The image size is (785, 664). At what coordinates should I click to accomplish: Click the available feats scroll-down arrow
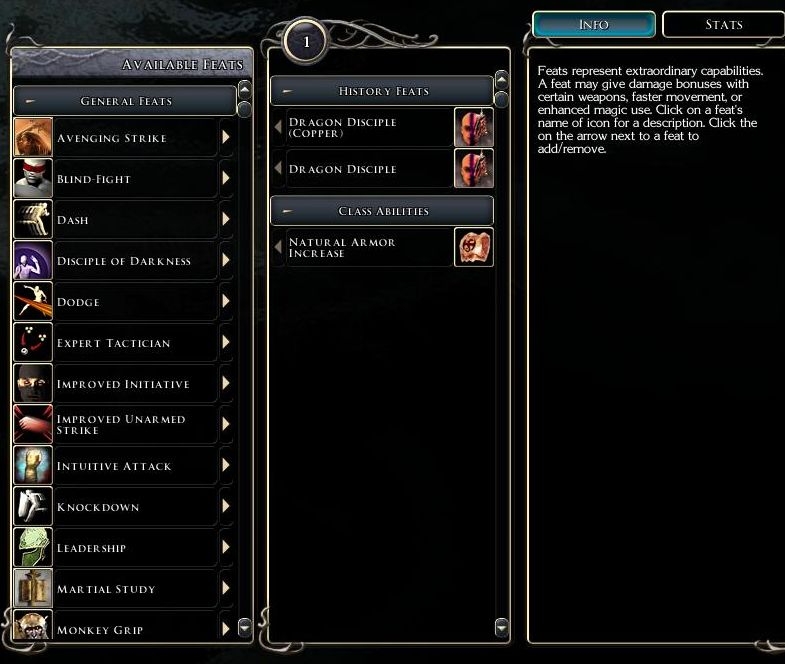(x=246, y=628)
